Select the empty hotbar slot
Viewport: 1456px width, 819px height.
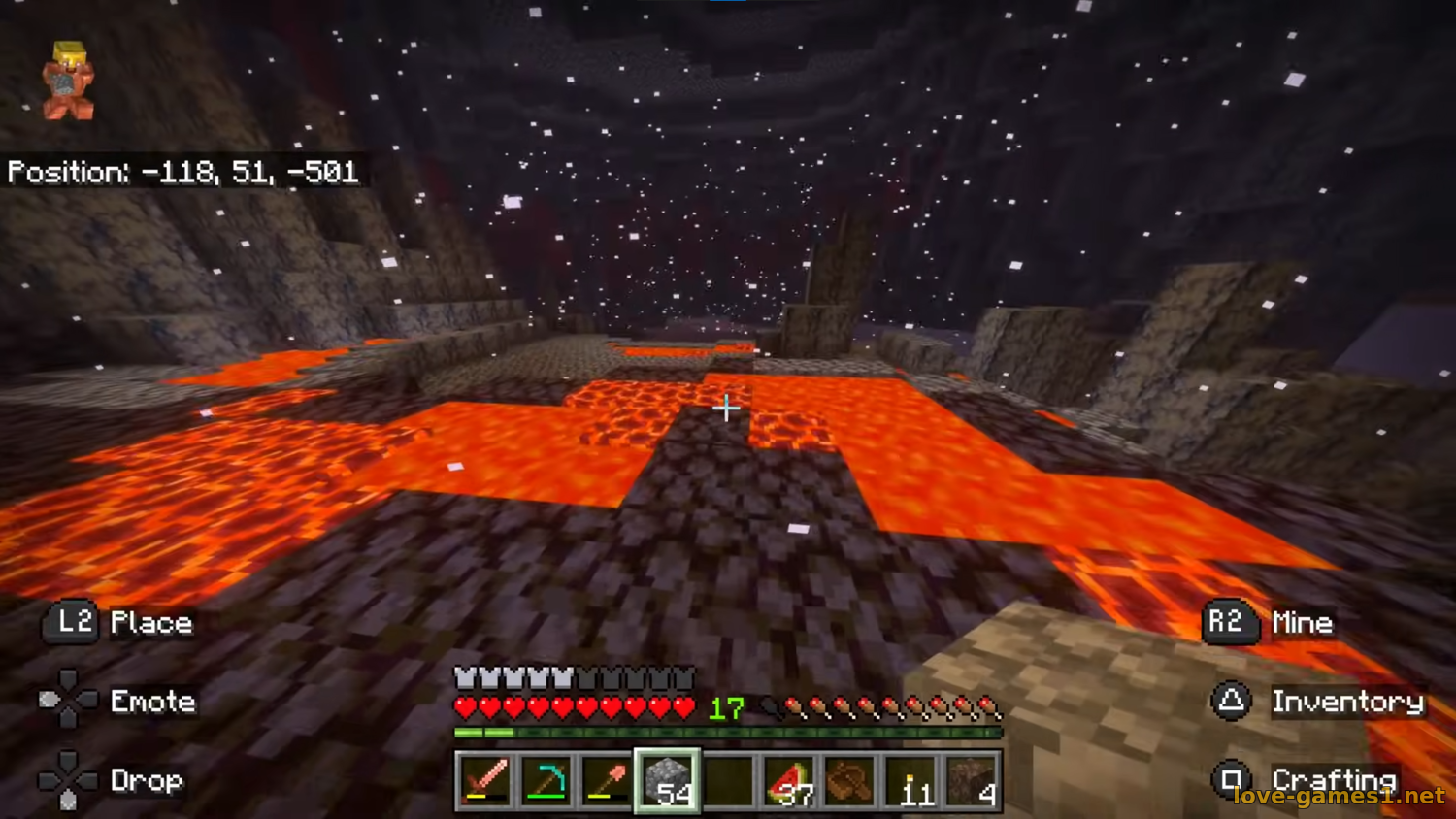(x=728, y=780)
